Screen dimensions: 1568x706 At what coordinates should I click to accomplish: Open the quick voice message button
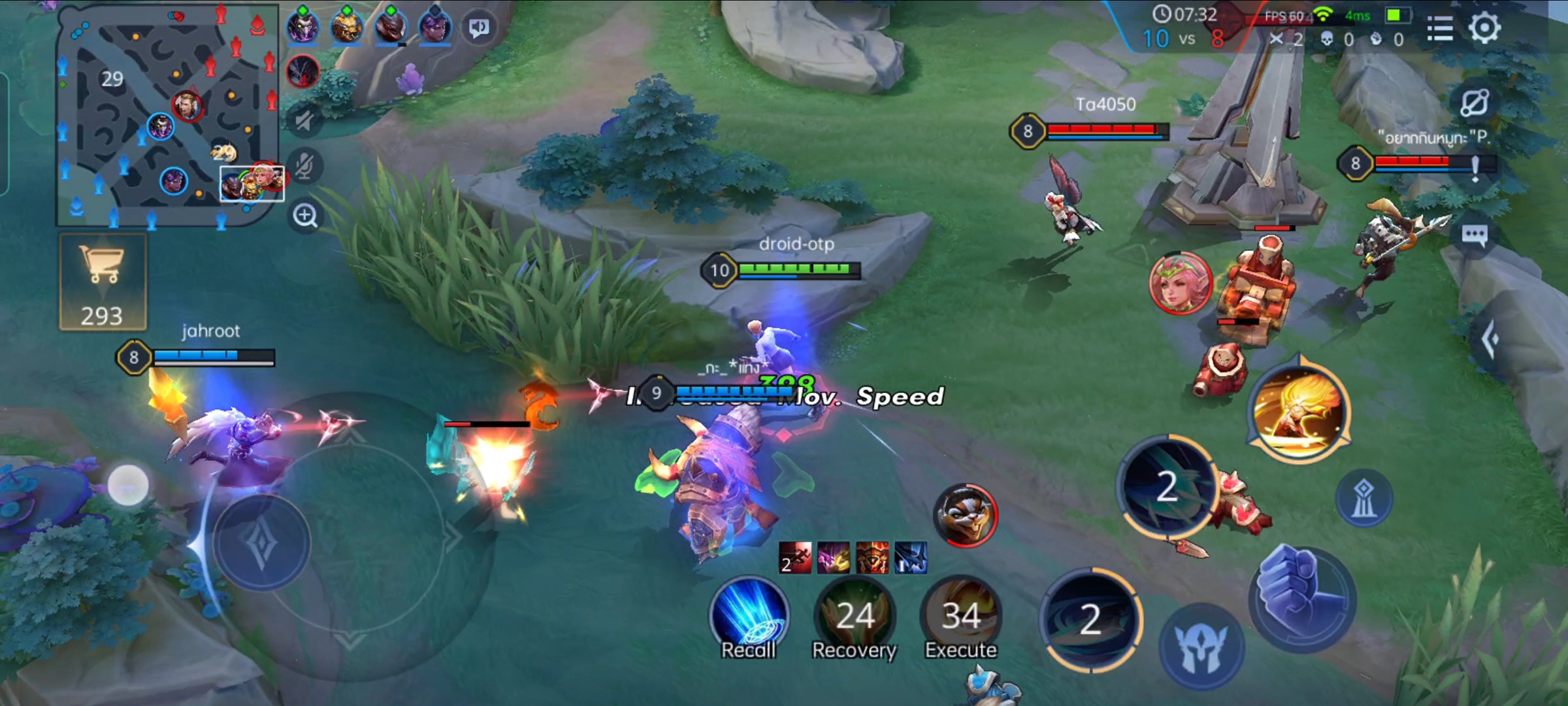(x=480, y=27)
